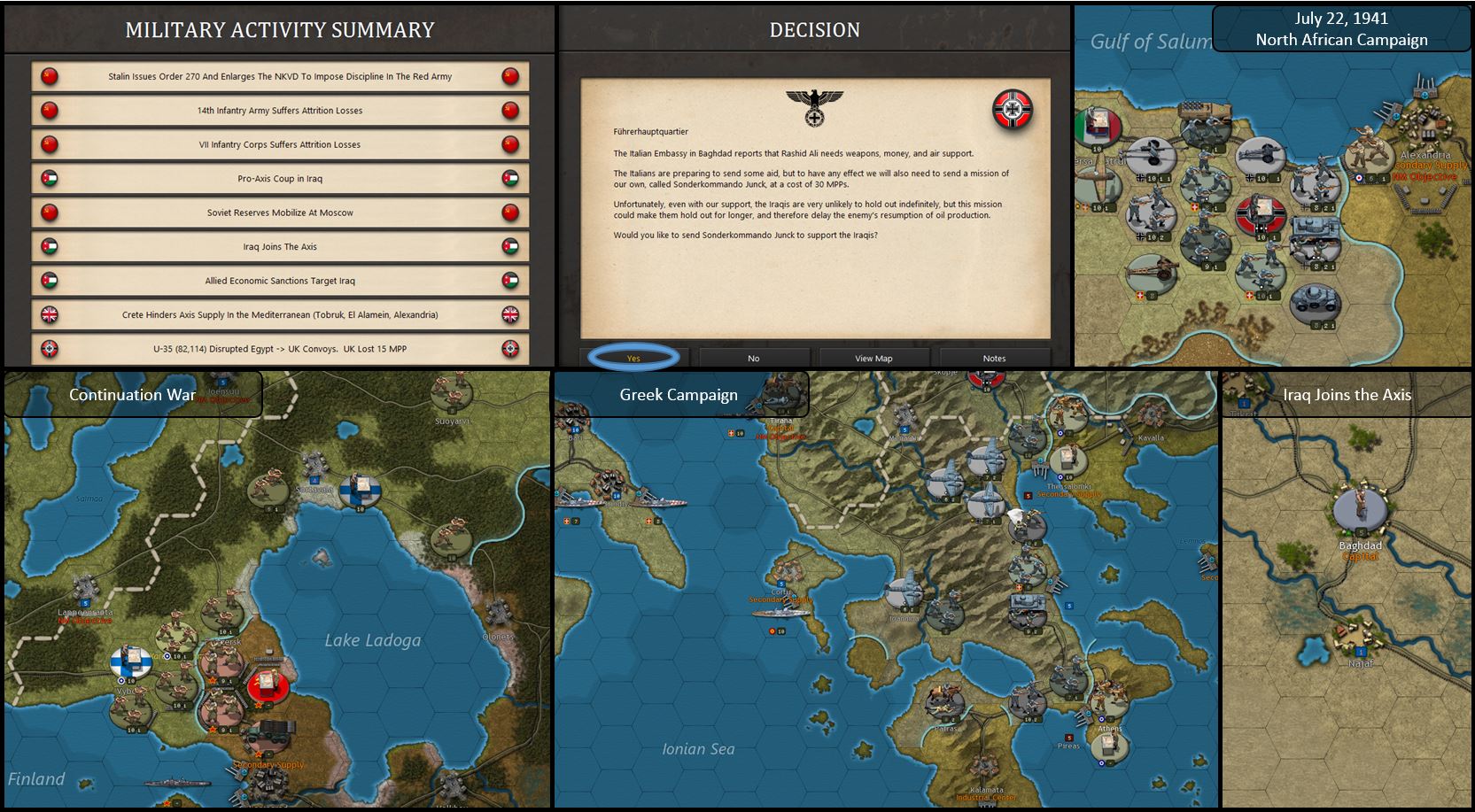This screenshot has width=1475, height=812.
Task: Choose Yes to send Sonderkommando Junck
Action: tap(633, 358)
